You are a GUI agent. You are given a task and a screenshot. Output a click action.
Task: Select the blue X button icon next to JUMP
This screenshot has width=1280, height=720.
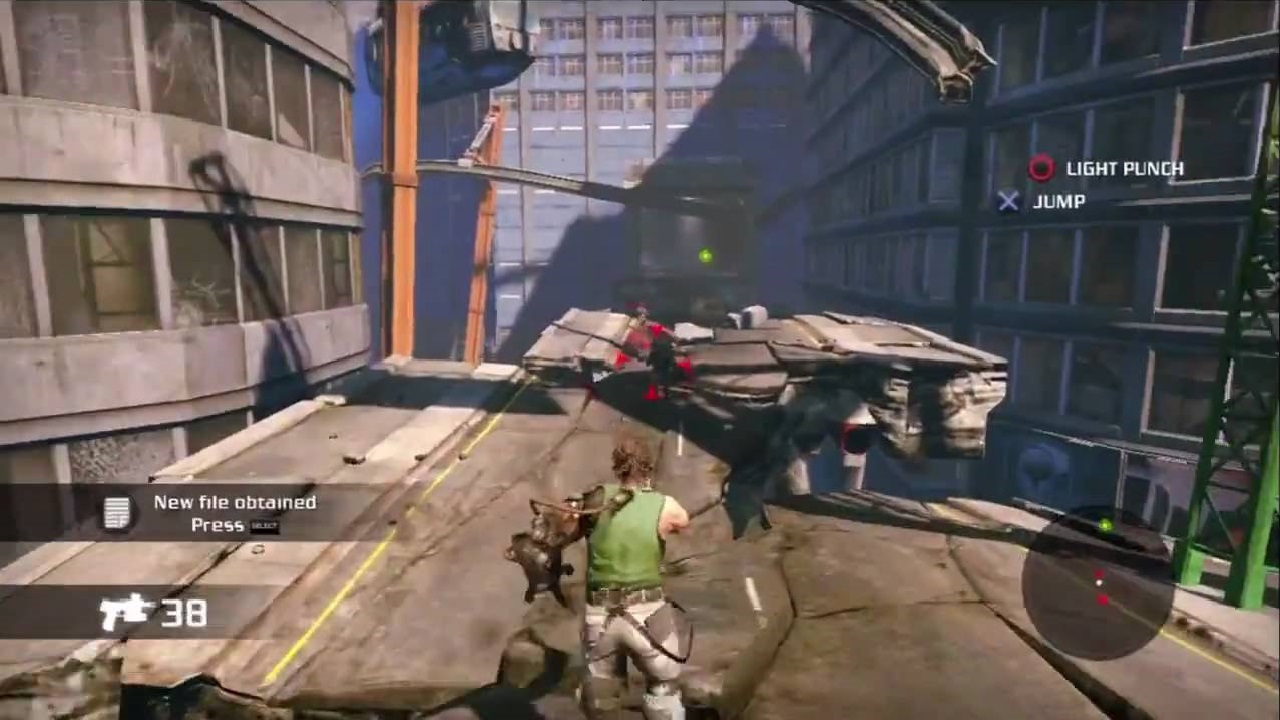coord(1009,202)
